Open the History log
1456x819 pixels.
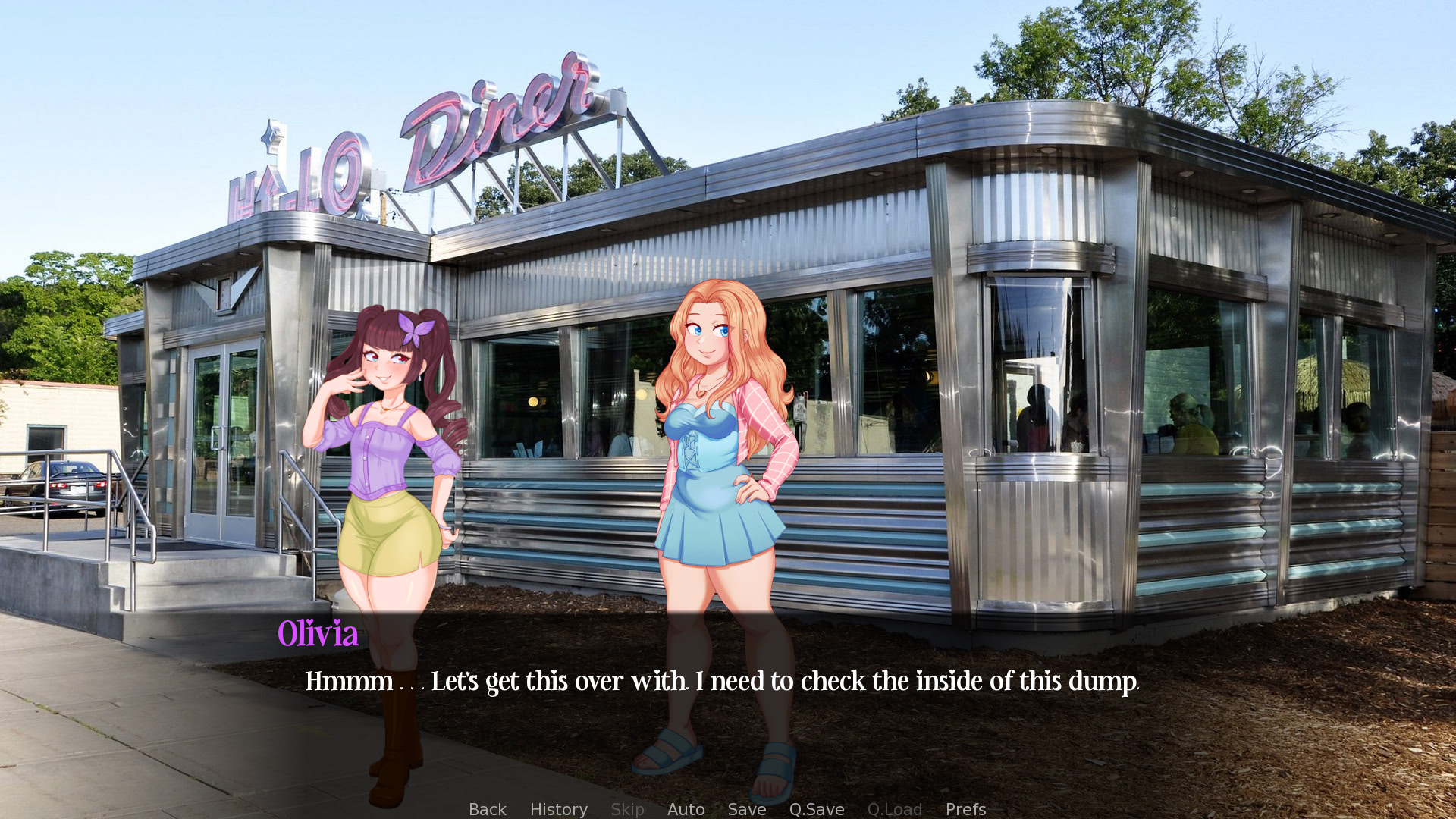click(x=558, y=809)
